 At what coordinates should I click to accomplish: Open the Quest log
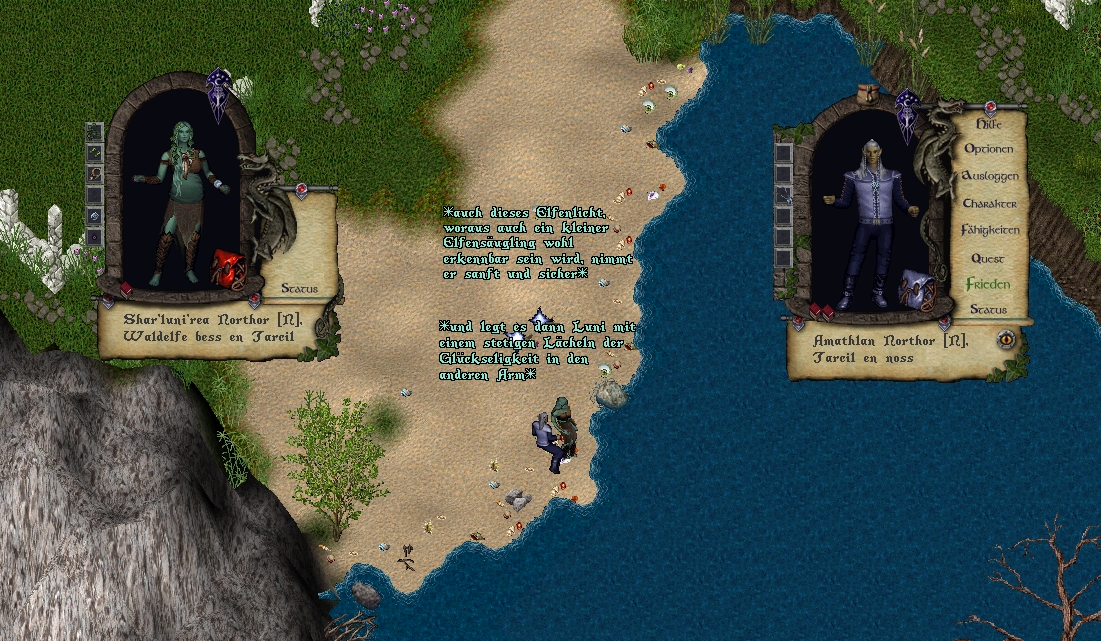tap(988, 258)
